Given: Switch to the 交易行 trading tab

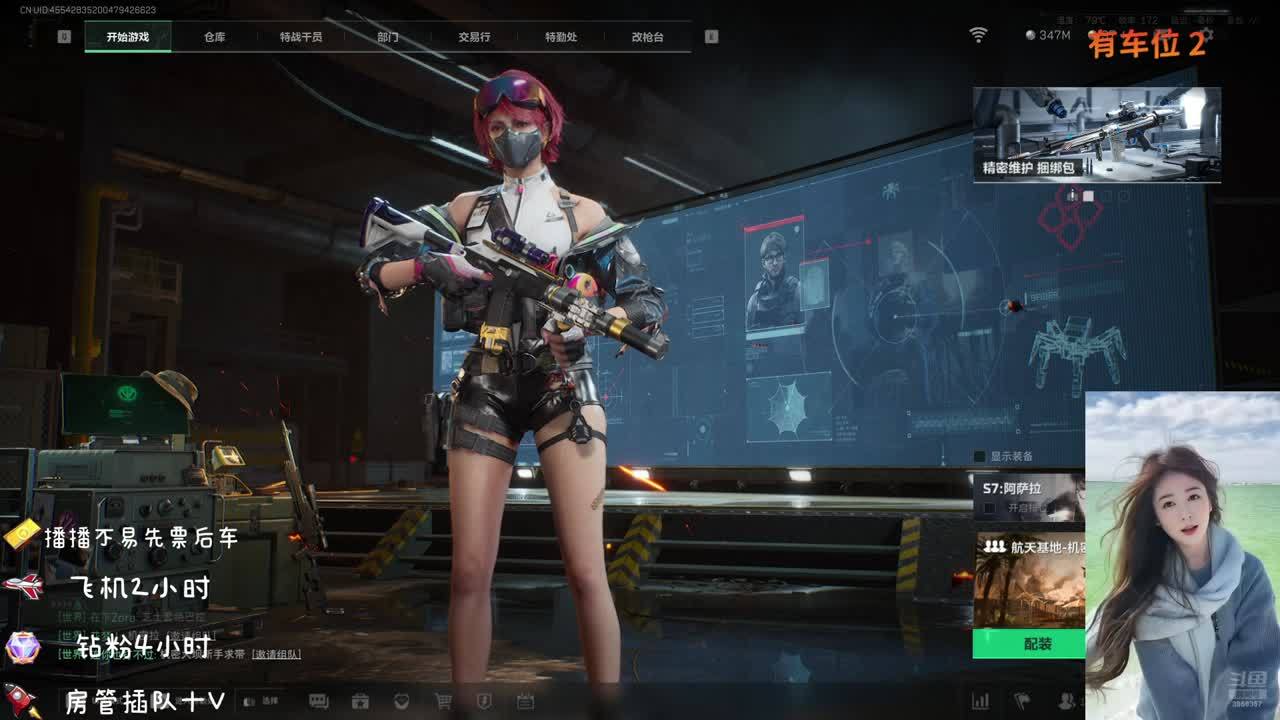Looking at the screenshot, I should pos(474,37).
